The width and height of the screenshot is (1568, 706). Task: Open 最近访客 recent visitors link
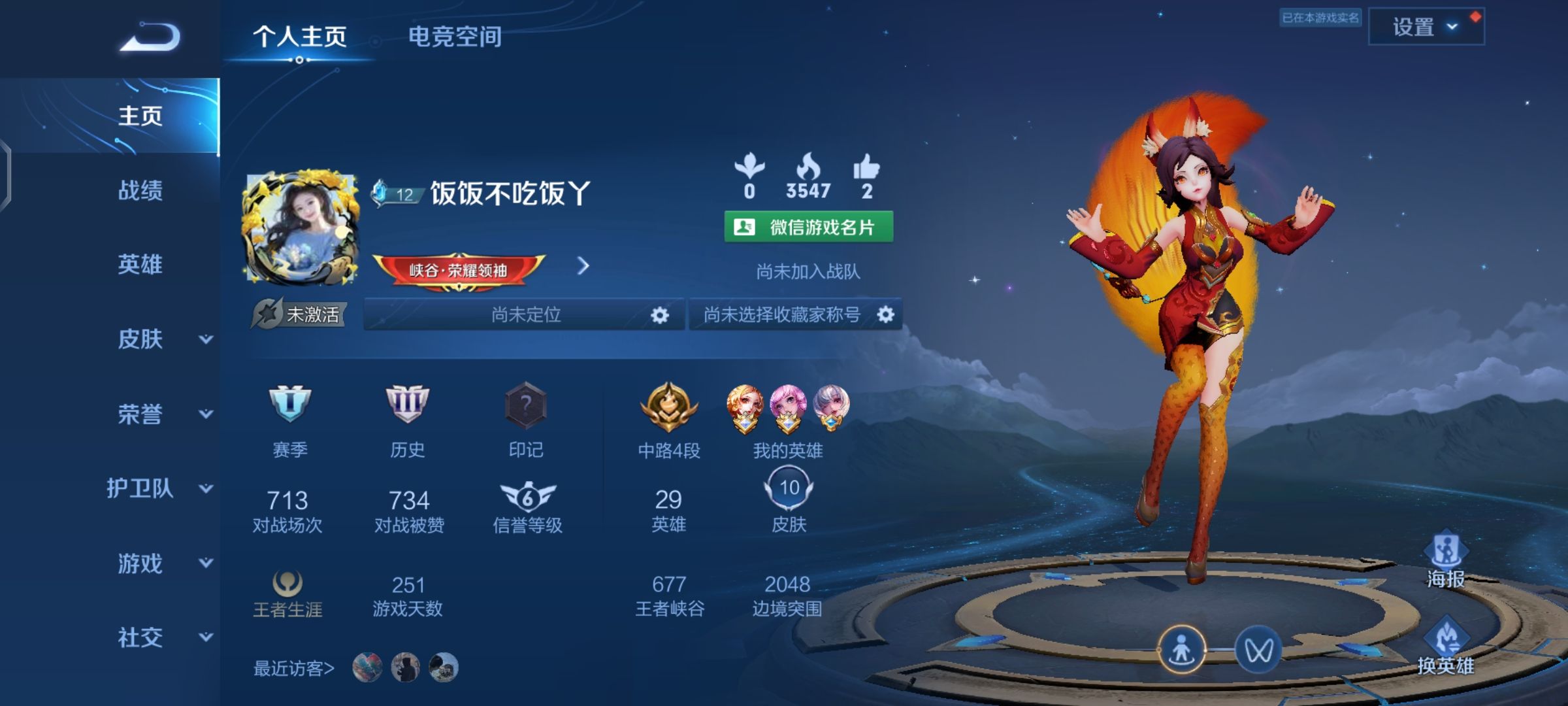(x=292, y=667)
